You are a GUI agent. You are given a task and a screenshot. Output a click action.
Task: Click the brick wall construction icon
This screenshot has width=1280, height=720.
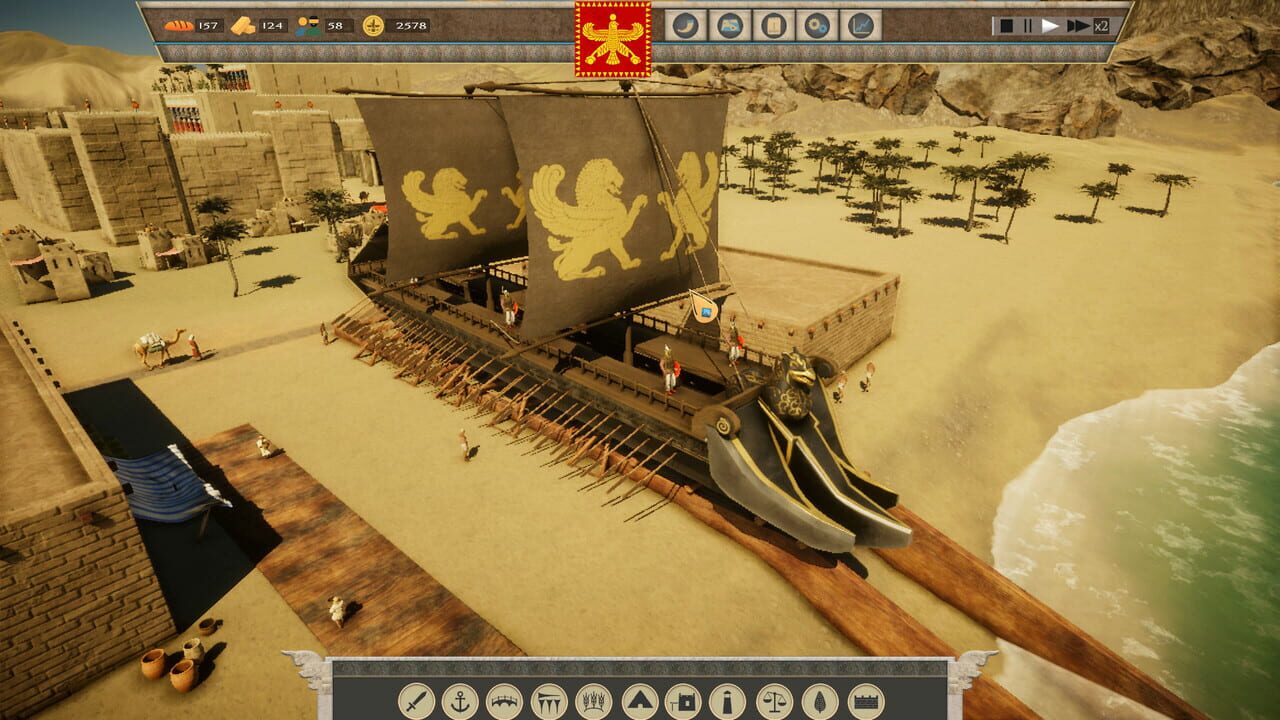click(866, 700)
